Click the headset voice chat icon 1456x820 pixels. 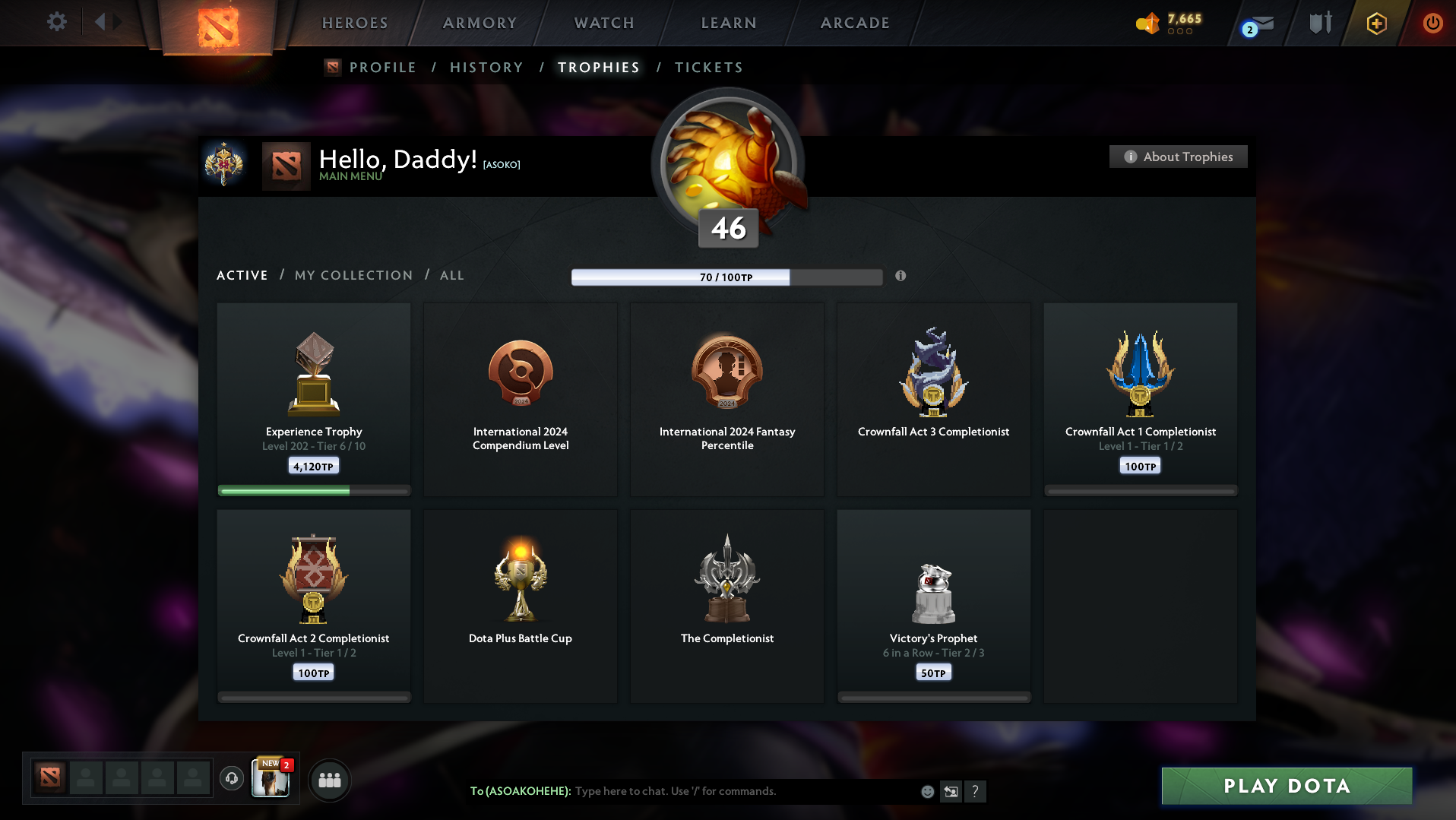[x=232, y=780]
